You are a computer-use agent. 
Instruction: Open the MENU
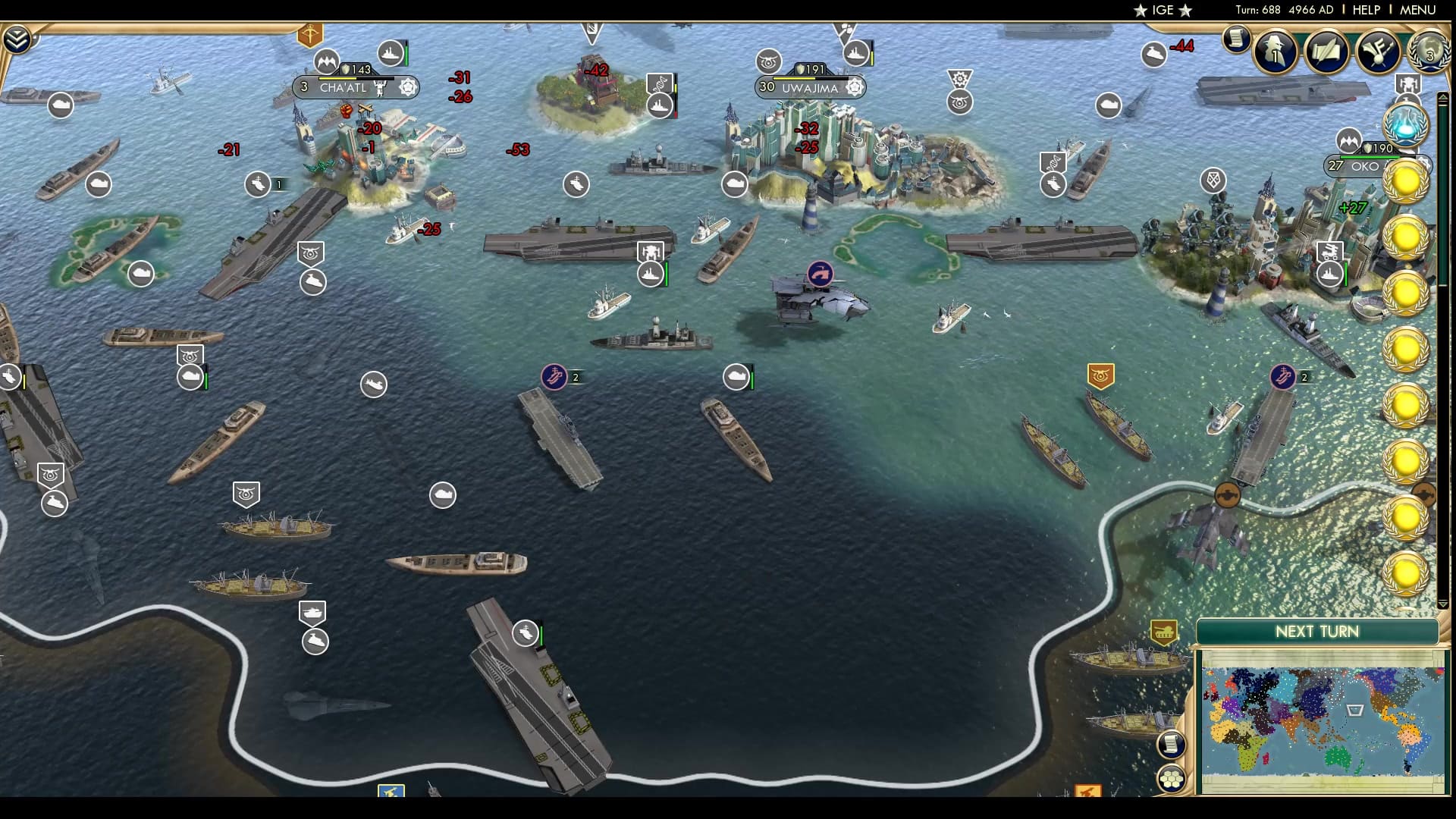(1417, 10)
